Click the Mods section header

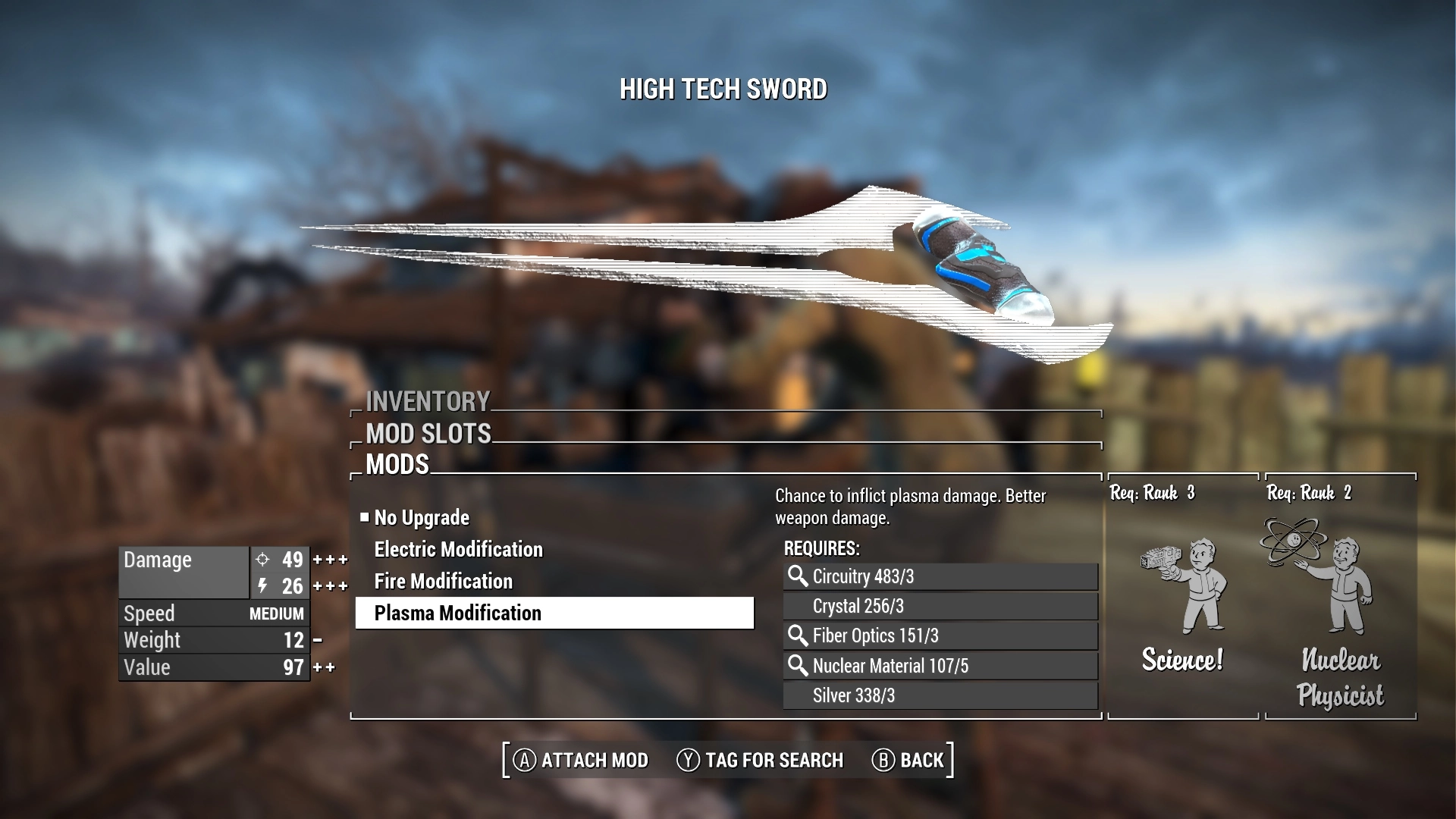pos(397,465)
